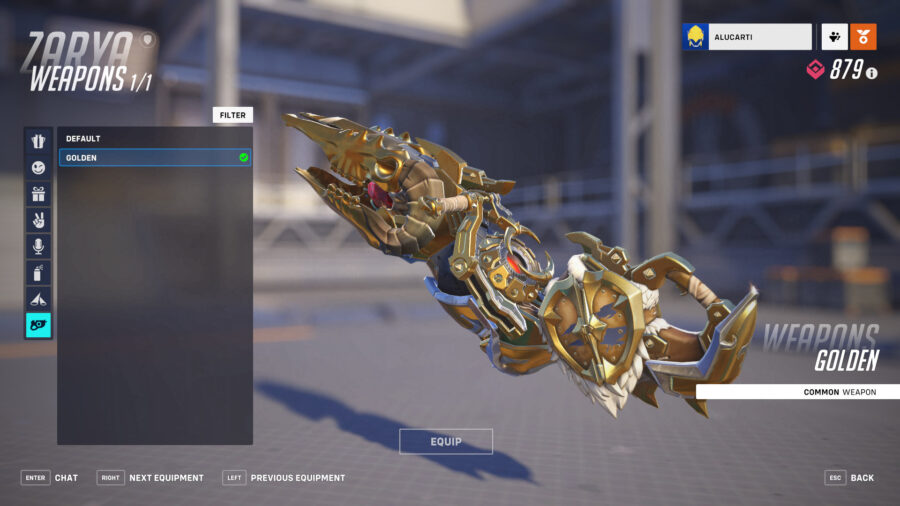Show the victory poses tab
Viewport: 900px width, 506px height.
38,220
